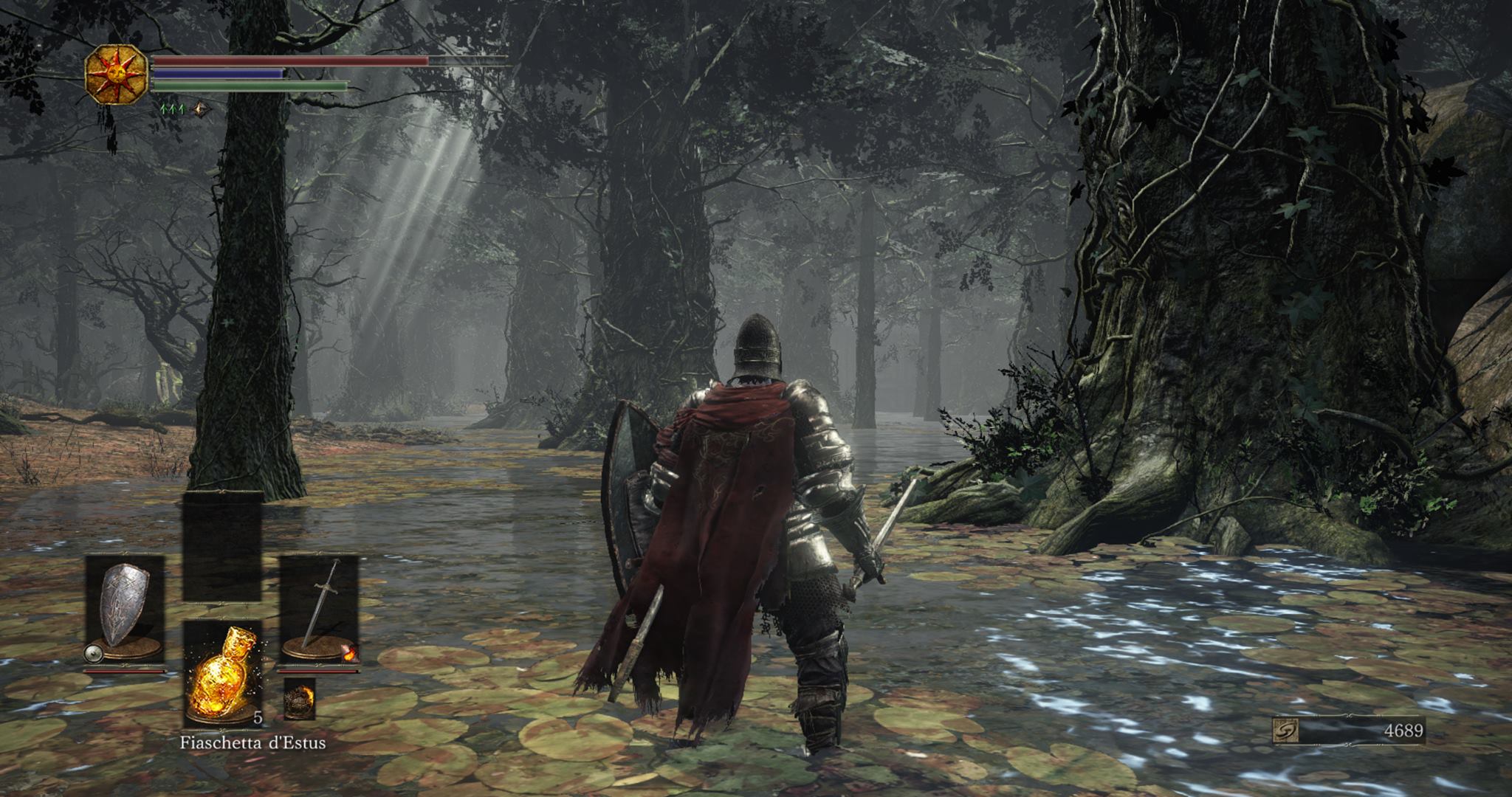Viewport: 1512px width, 797px height.
Task: Click the souls counter swirl icon
Action: click(1285, 731)
